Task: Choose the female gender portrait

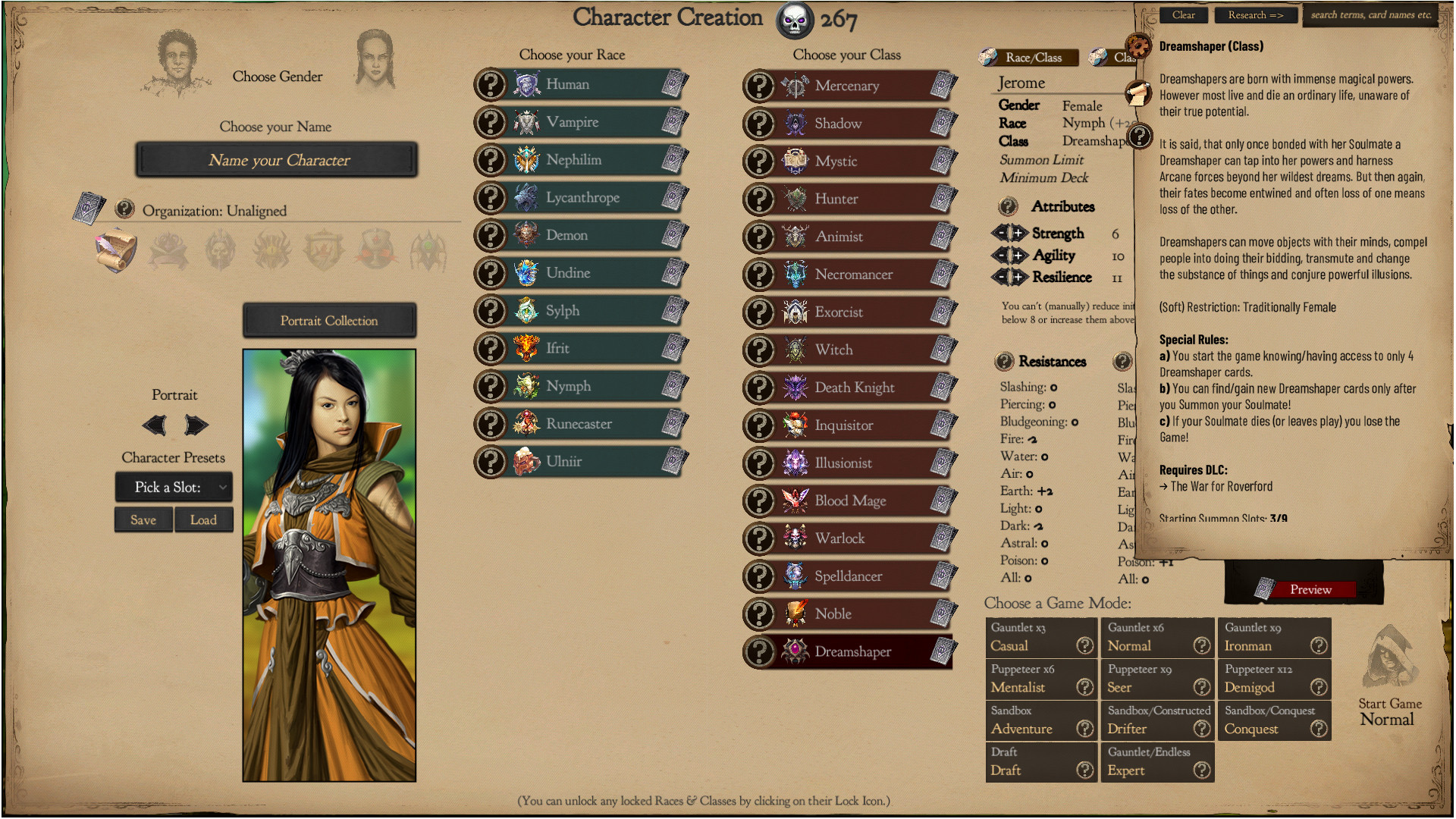Action: coord(377,59)
